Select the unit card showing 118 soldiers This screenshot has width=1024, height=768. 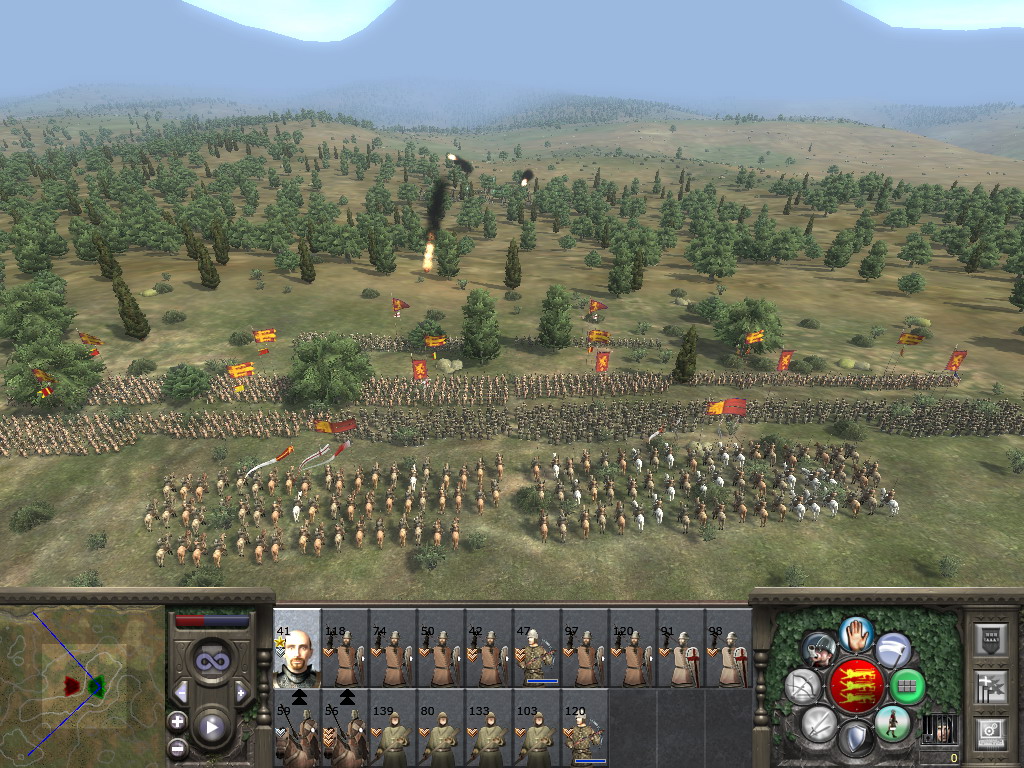click(345, 647)
